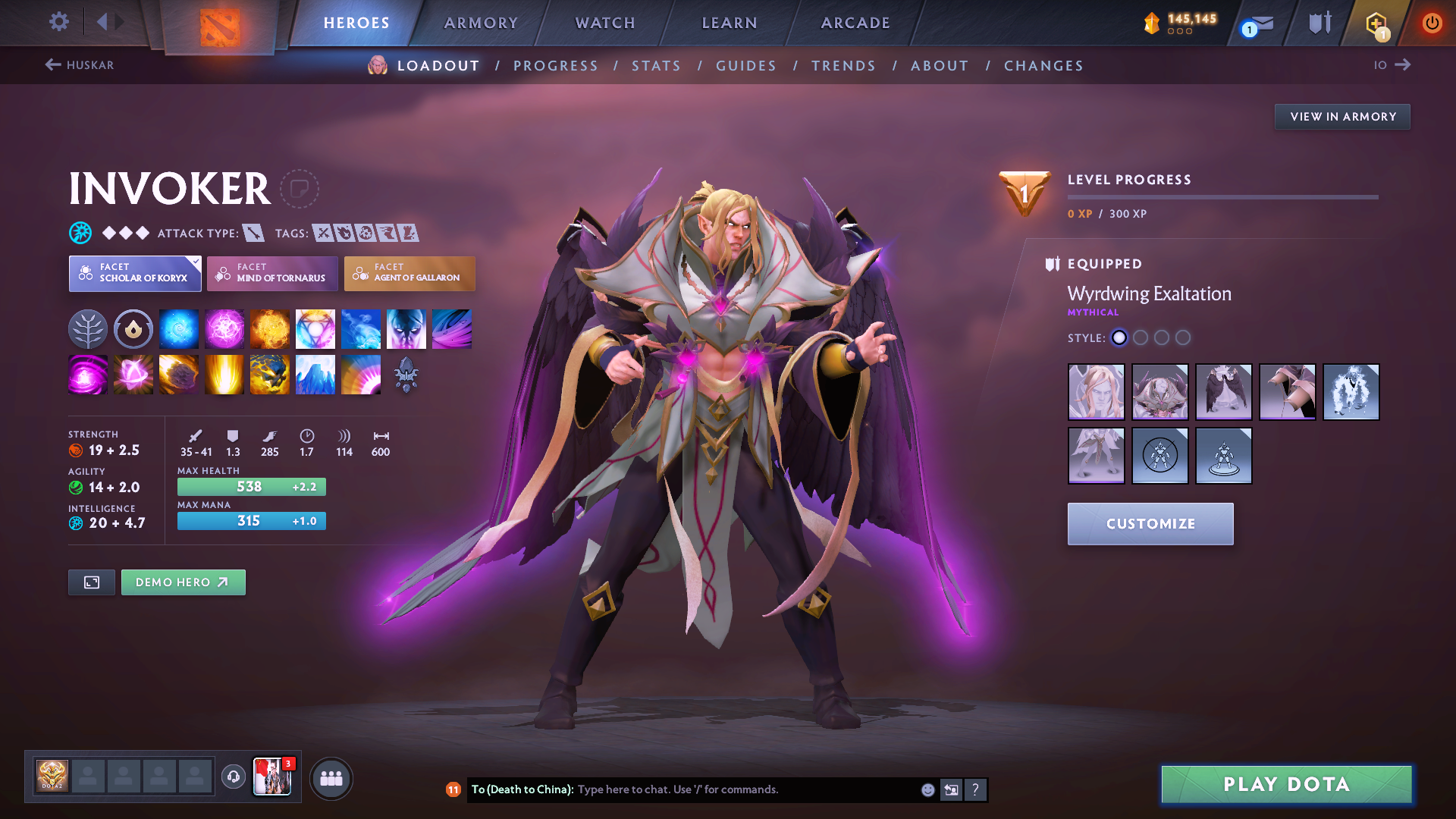The height and width of the screenshot is (819, 1456).
Task: Click the Aghanim's Scepter upgrade icon
Action: click(406, 375)
